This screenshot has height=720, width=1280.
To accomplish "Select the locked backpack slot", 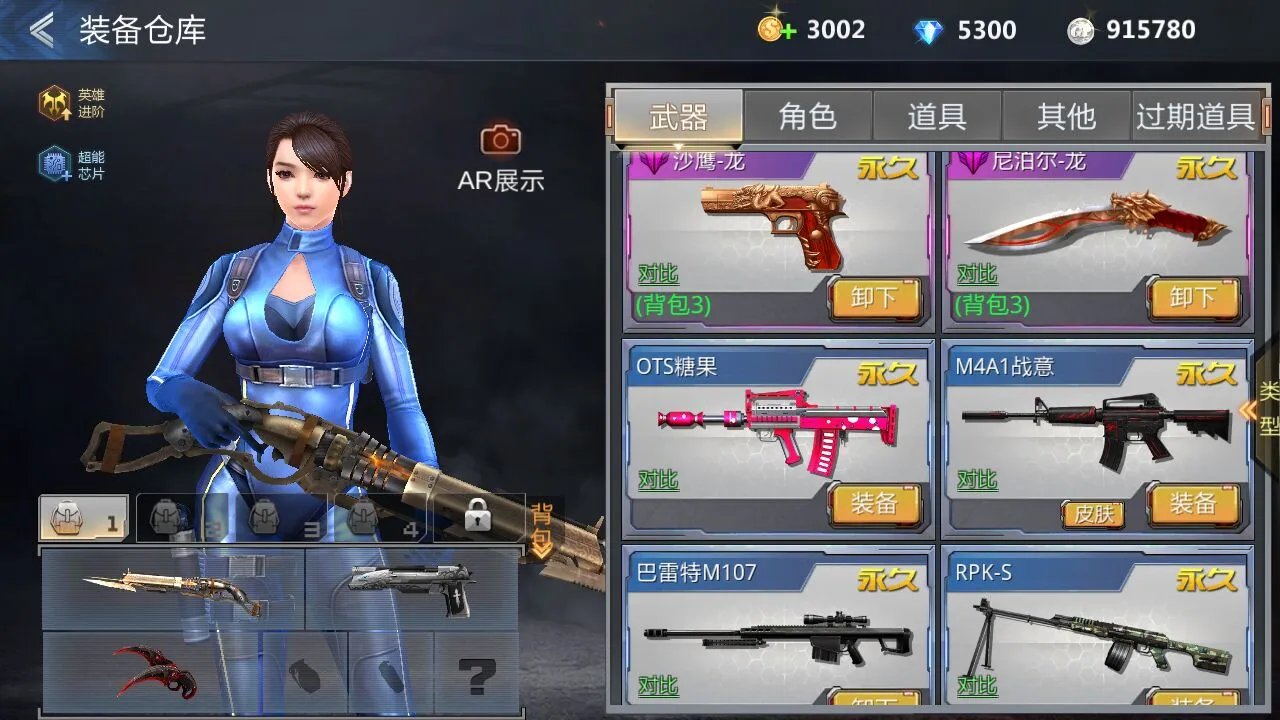I will (x=477, y=517).
